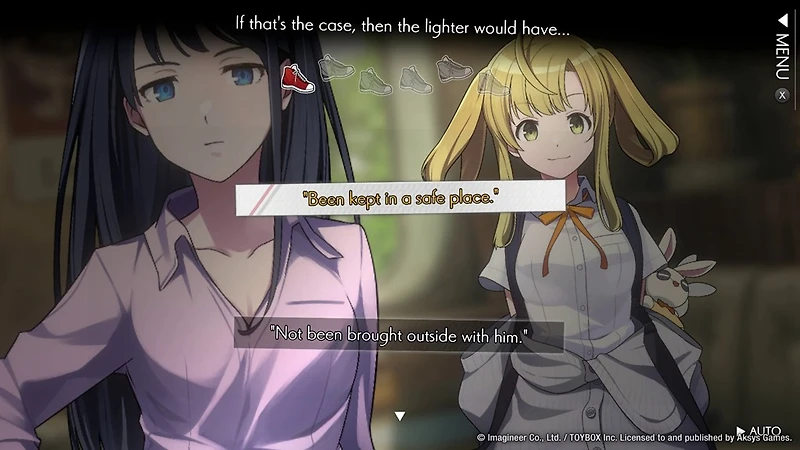The image size is (800, 450).
Task: Click the white down-arrow continue indicator
Action: [x=399, y=416]
